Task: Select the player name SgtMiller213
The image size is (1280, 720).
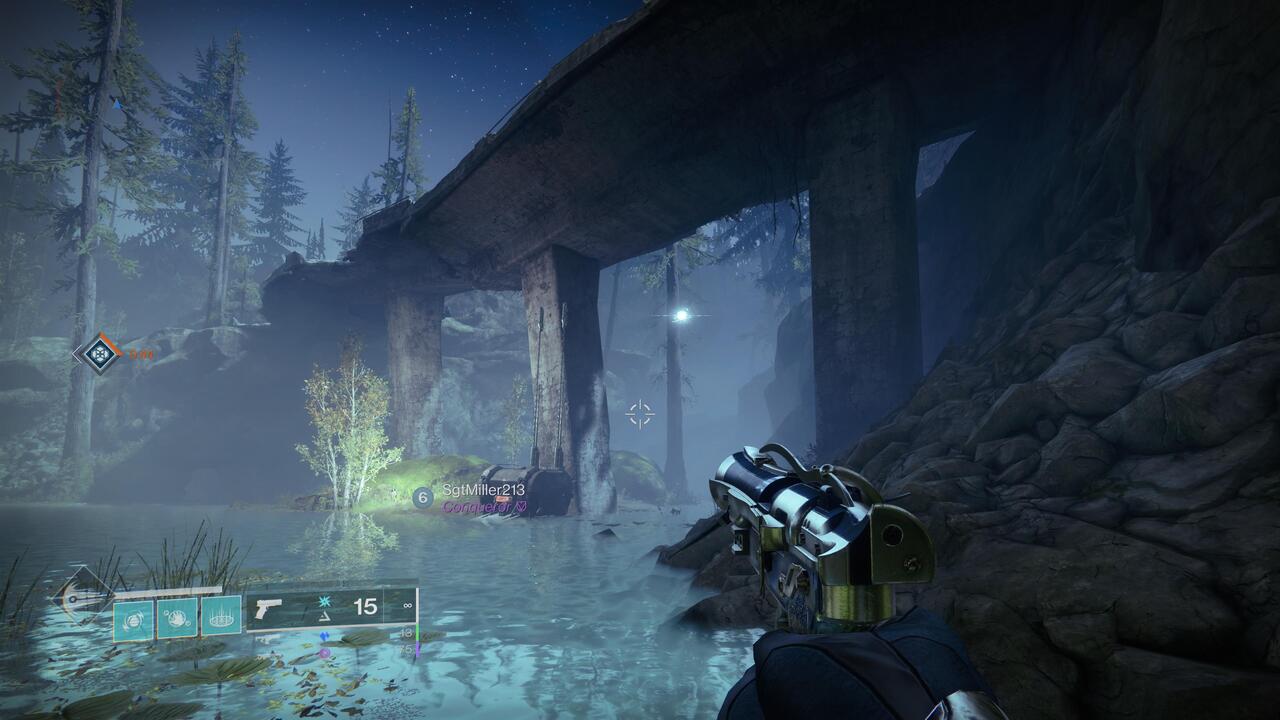Action: click(484, 489)
